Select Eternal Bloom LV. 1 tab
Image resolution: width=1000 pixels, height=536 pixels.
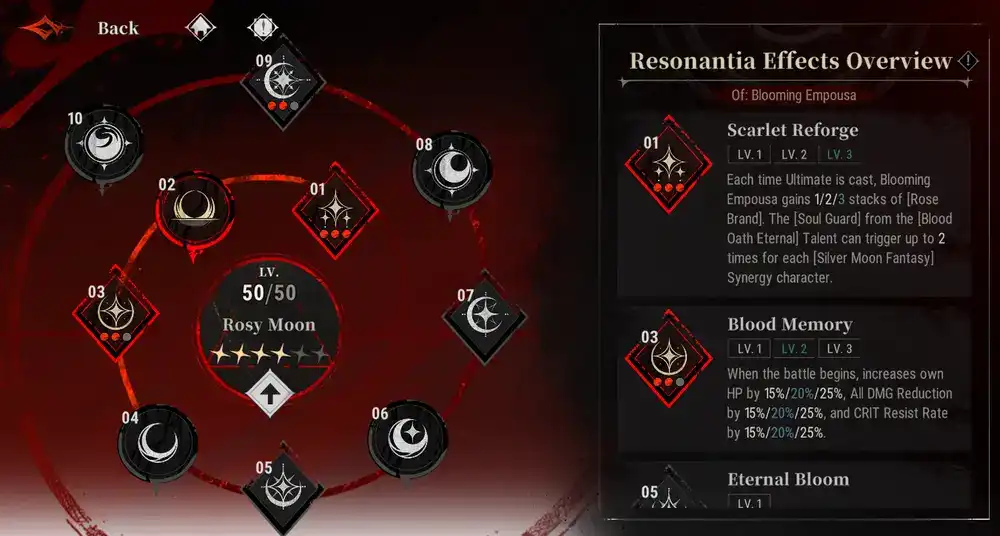pyautogui.click(x=749, y=503)
